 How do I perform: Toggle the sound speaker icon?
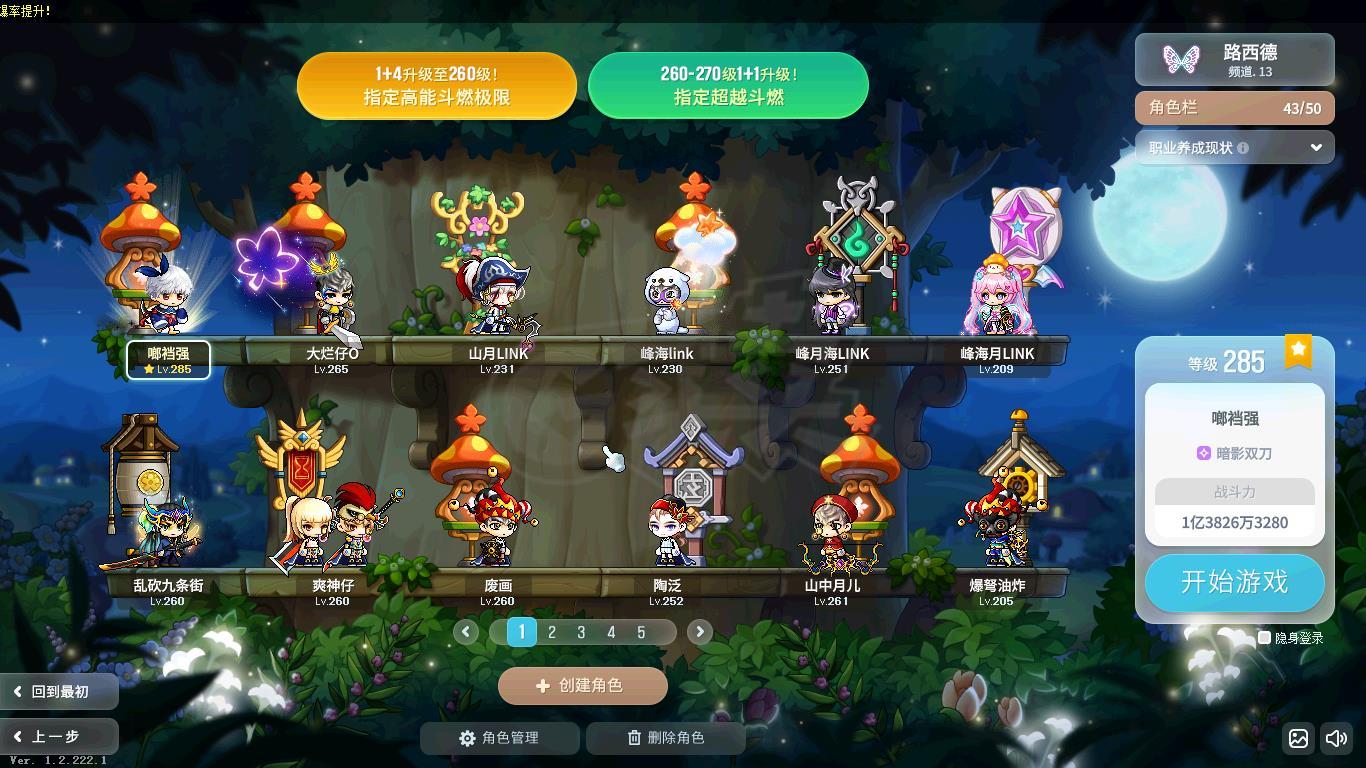pyautogui.click(x=1336, y=739)
